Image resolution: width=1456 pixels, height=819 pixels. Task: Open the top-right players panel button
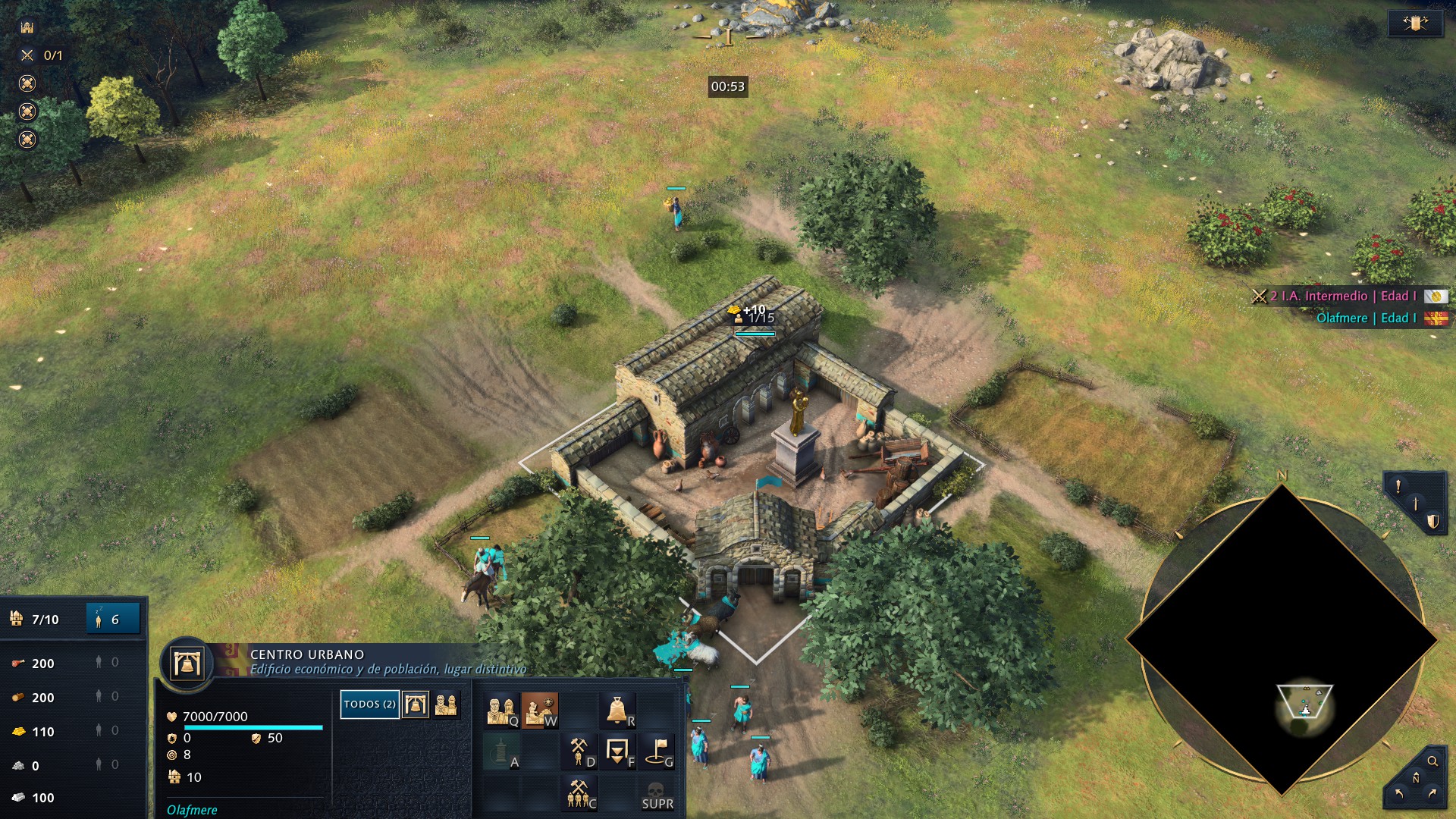click(x=1415, y=24)
